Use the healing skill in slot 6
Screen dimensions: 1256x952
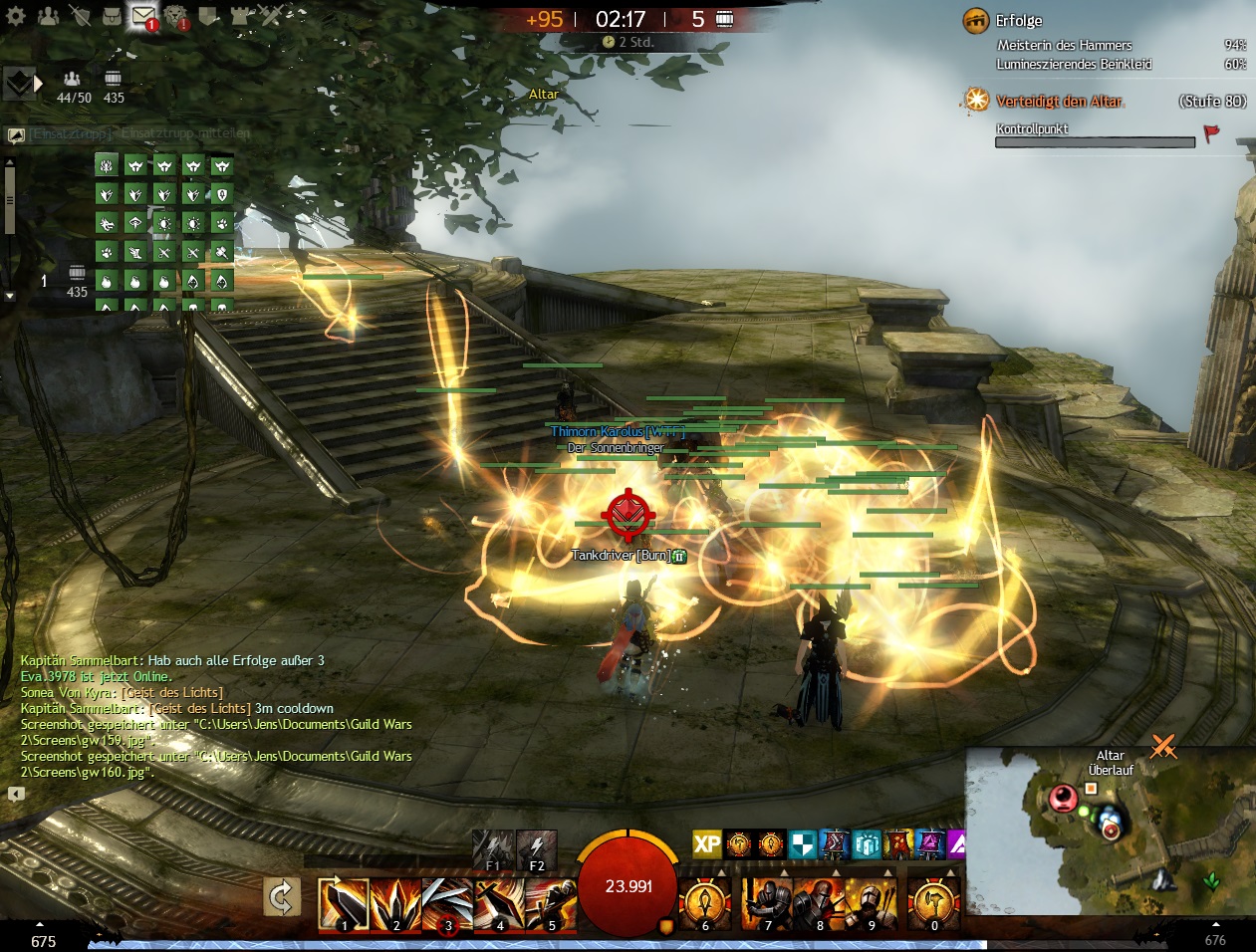[x=705, y=903]
